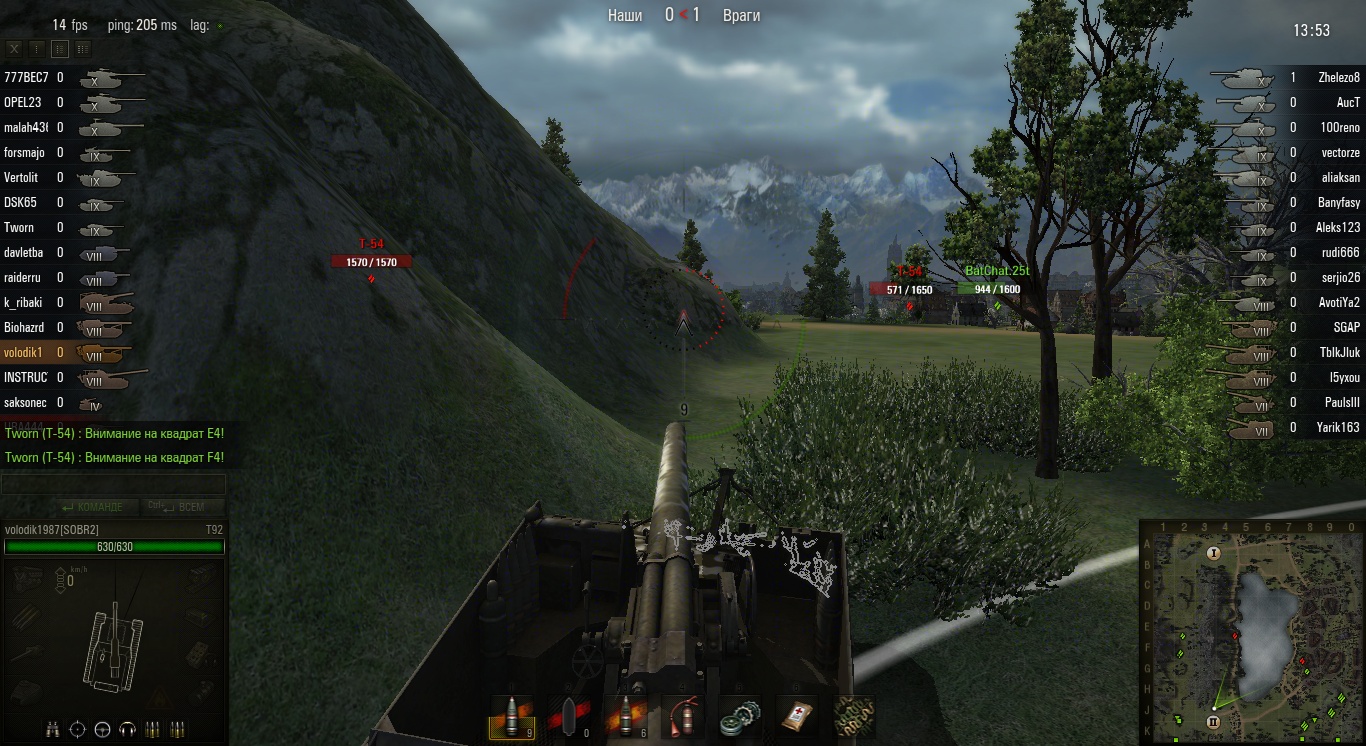The height and width of the screenshot is (746, 1366).
Task: Use the fire extinguisher consumable
Action: click(683, 716)
